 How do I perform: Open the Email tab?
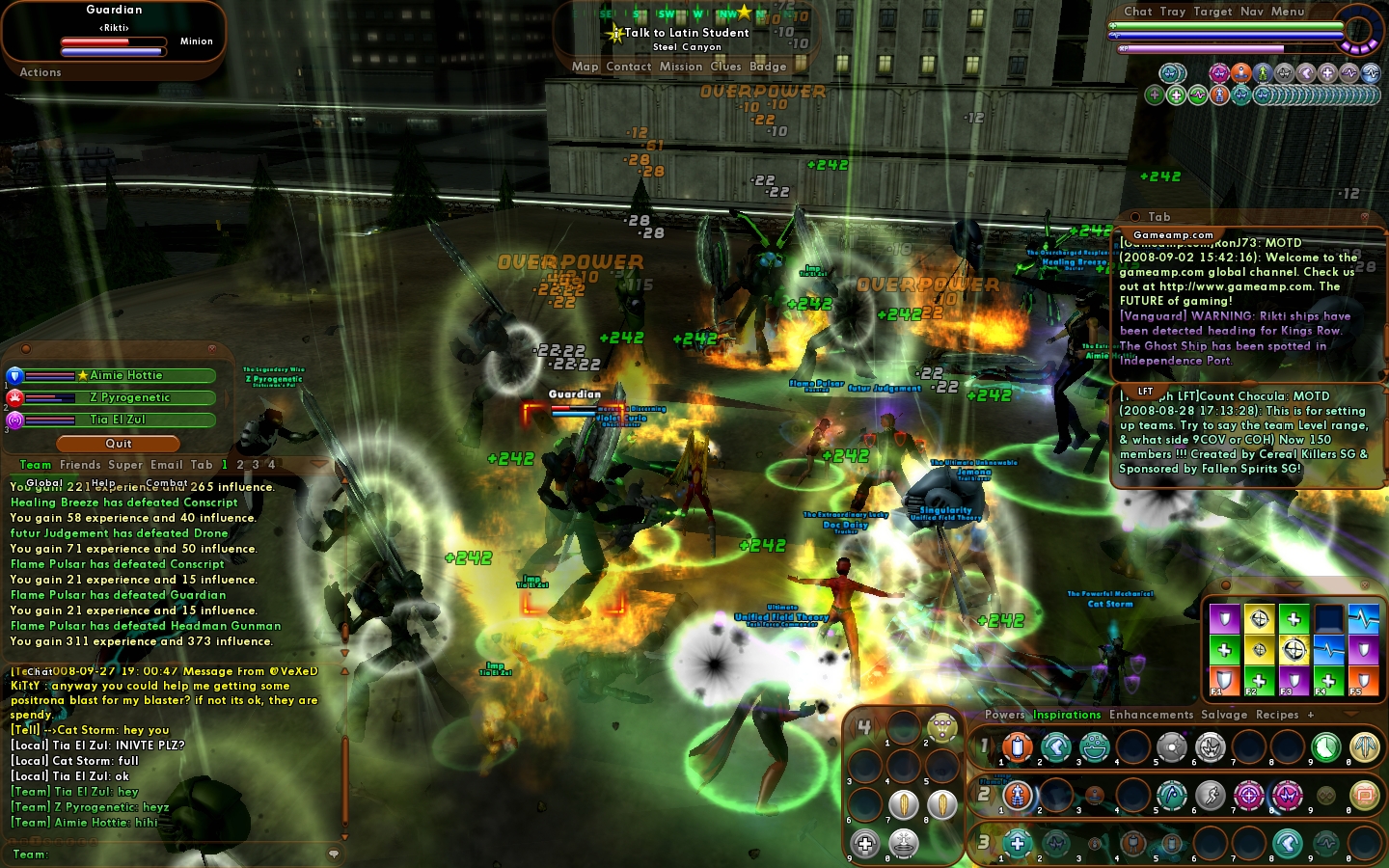pos(166,465)
